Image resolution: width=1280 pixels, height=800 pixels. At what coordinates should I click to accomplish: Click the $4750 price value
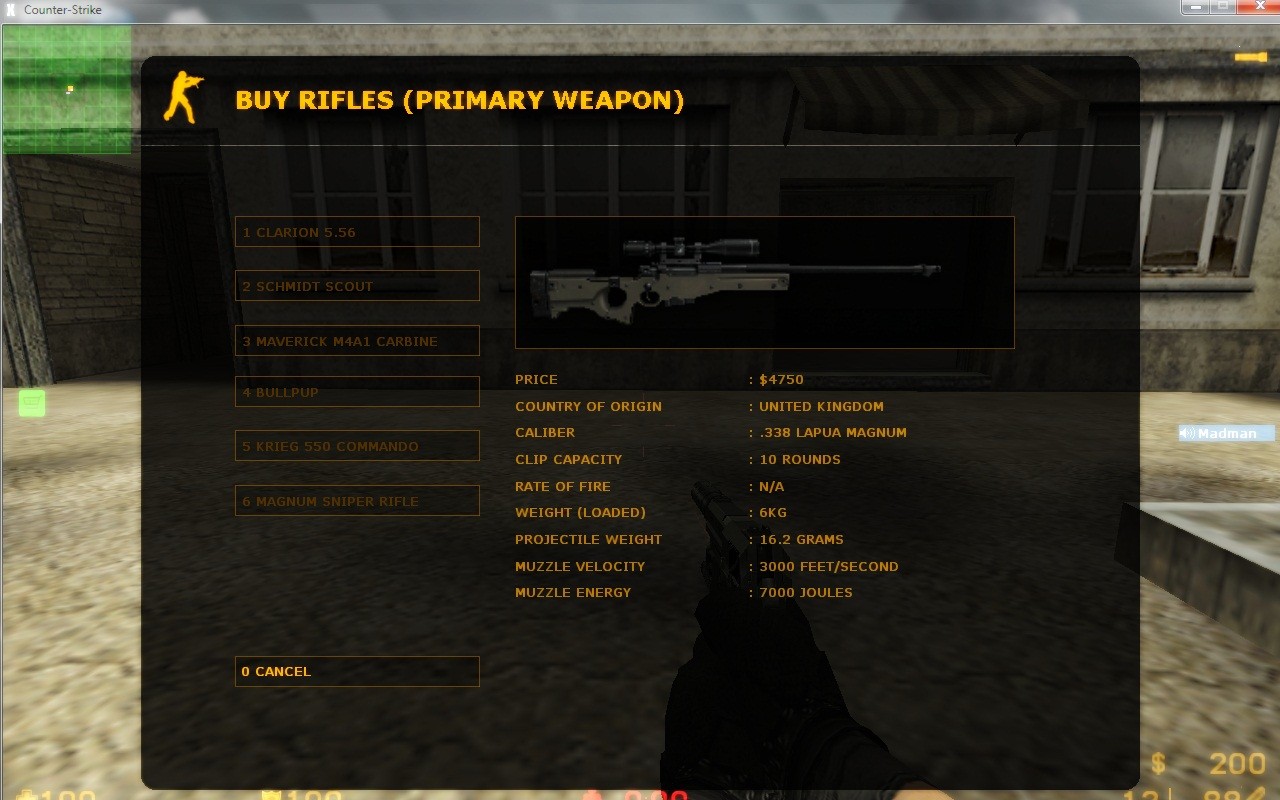pos(782,379)
